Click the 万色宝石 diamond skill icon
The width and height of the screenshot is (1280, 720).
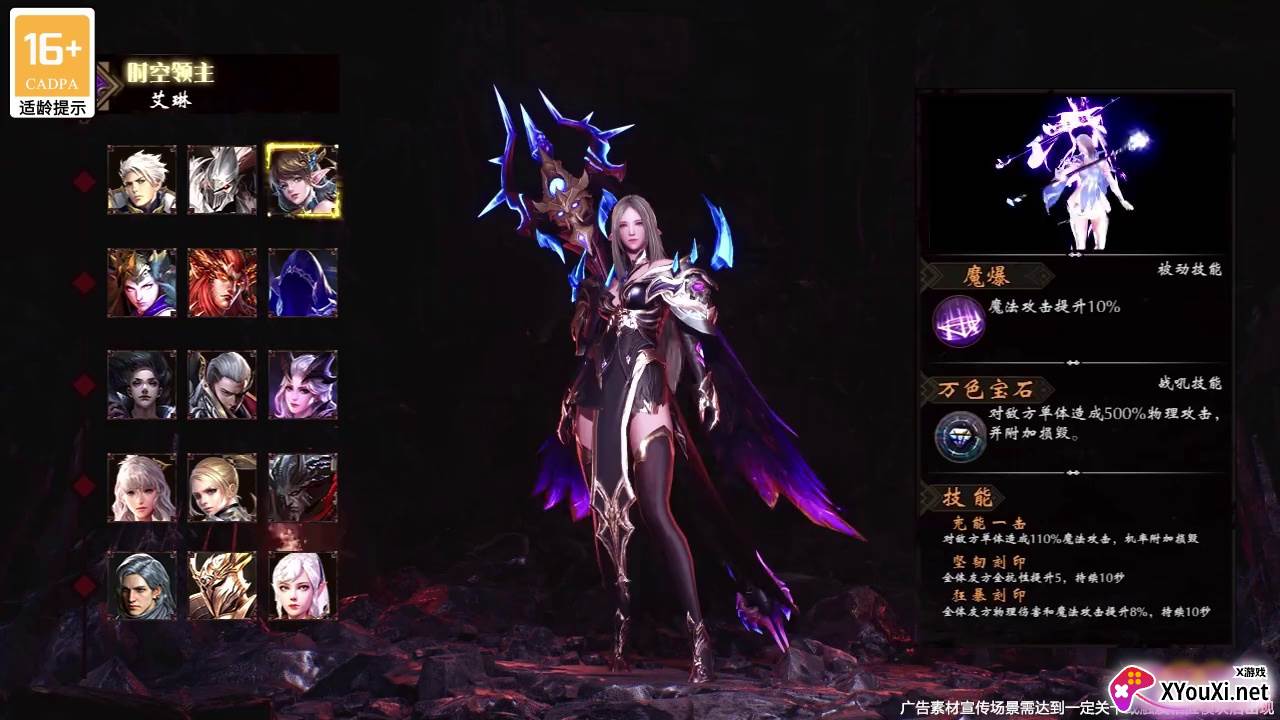click(x=960, y=437)
